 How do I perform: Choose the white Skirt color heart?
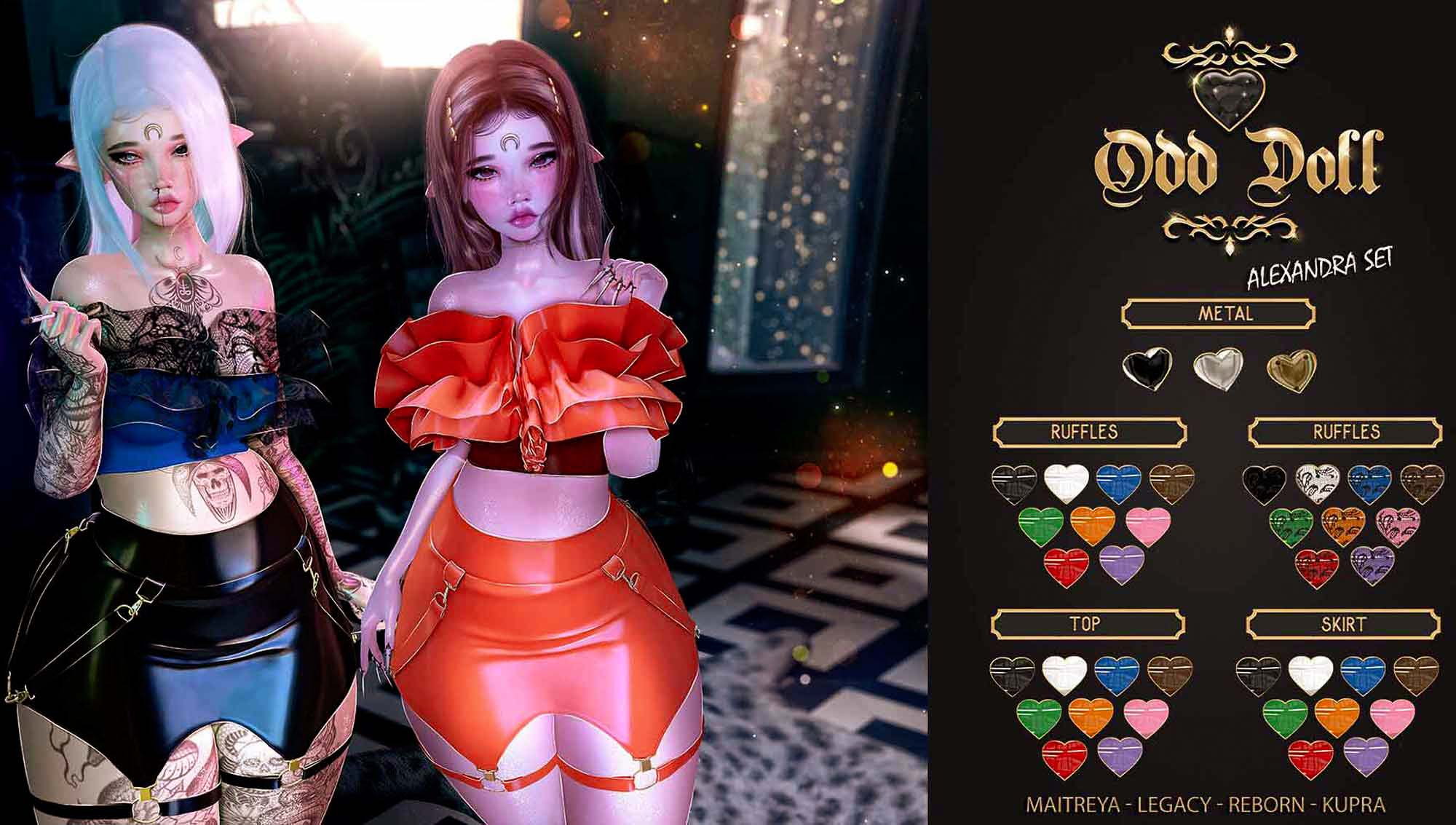coord(1310,675)
